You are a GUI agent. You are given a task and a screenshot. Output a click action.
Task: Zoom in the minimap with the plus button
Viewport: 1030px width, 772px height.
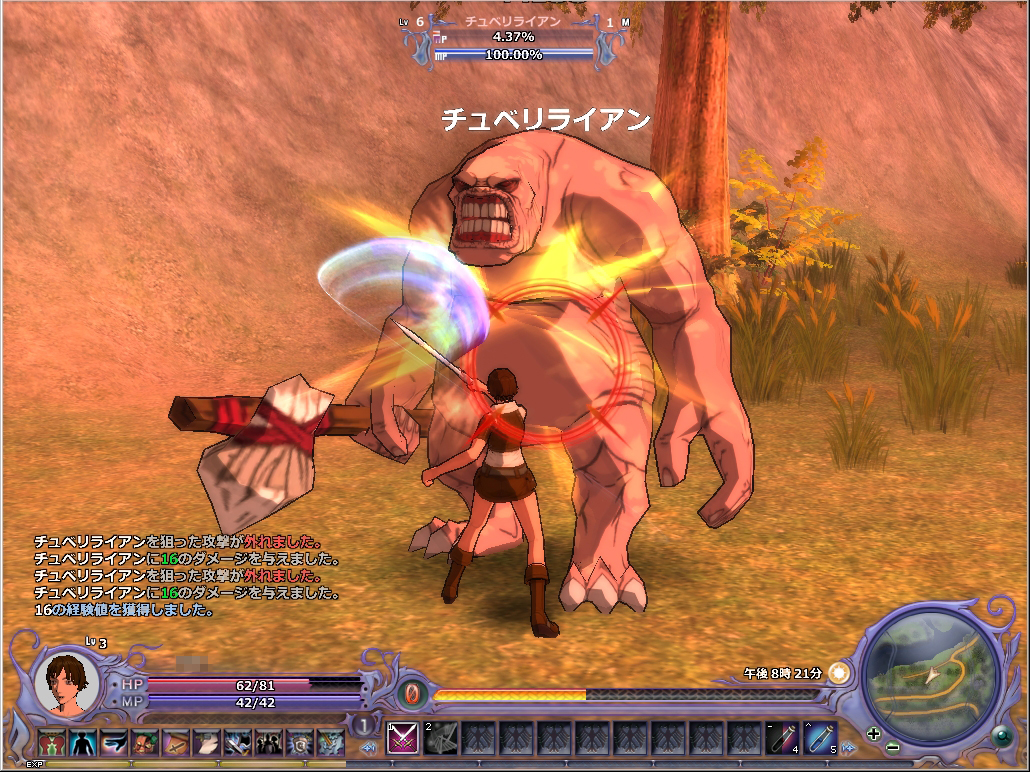[874, 733]
